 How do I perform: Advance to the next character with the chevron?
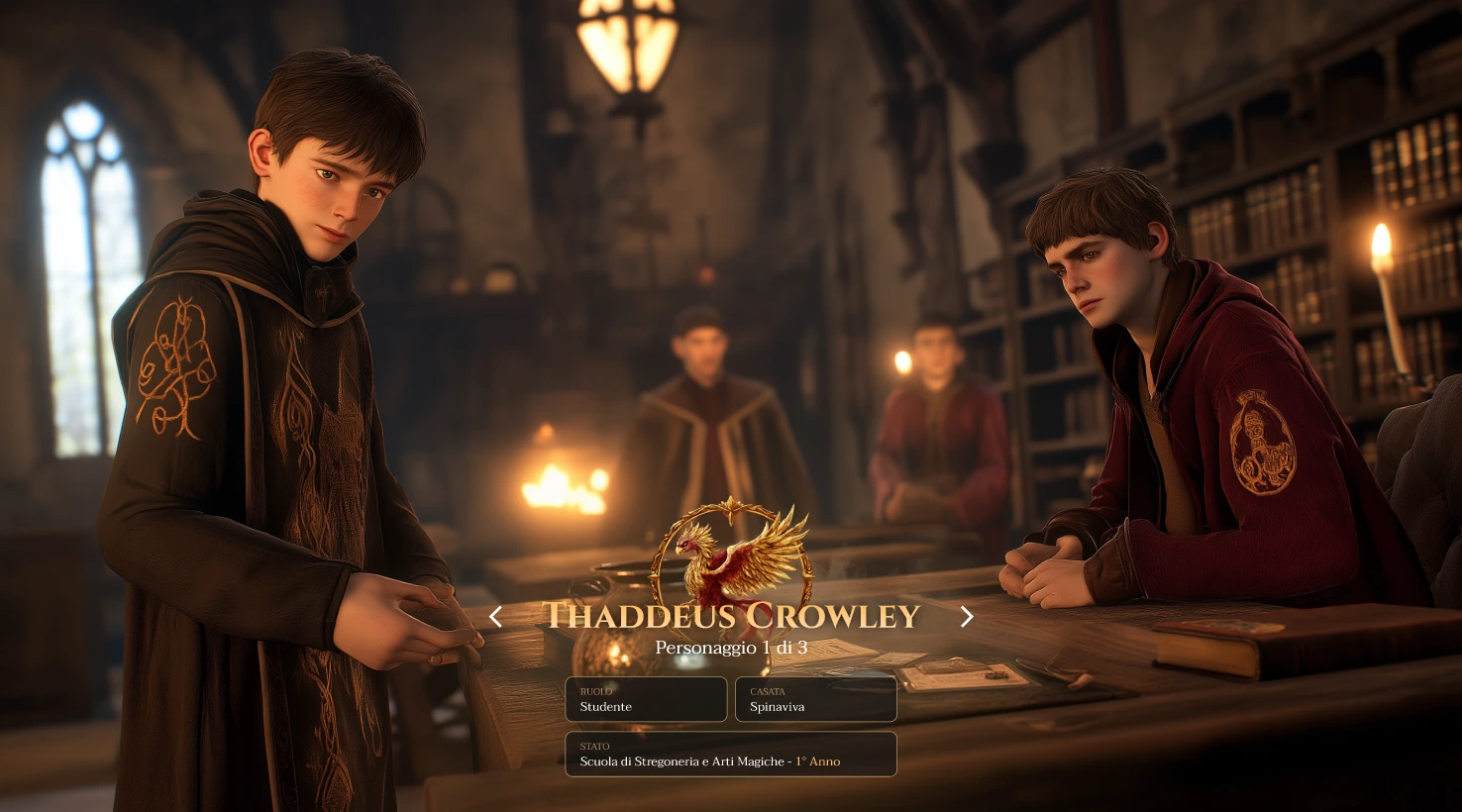tap(966, 617)
